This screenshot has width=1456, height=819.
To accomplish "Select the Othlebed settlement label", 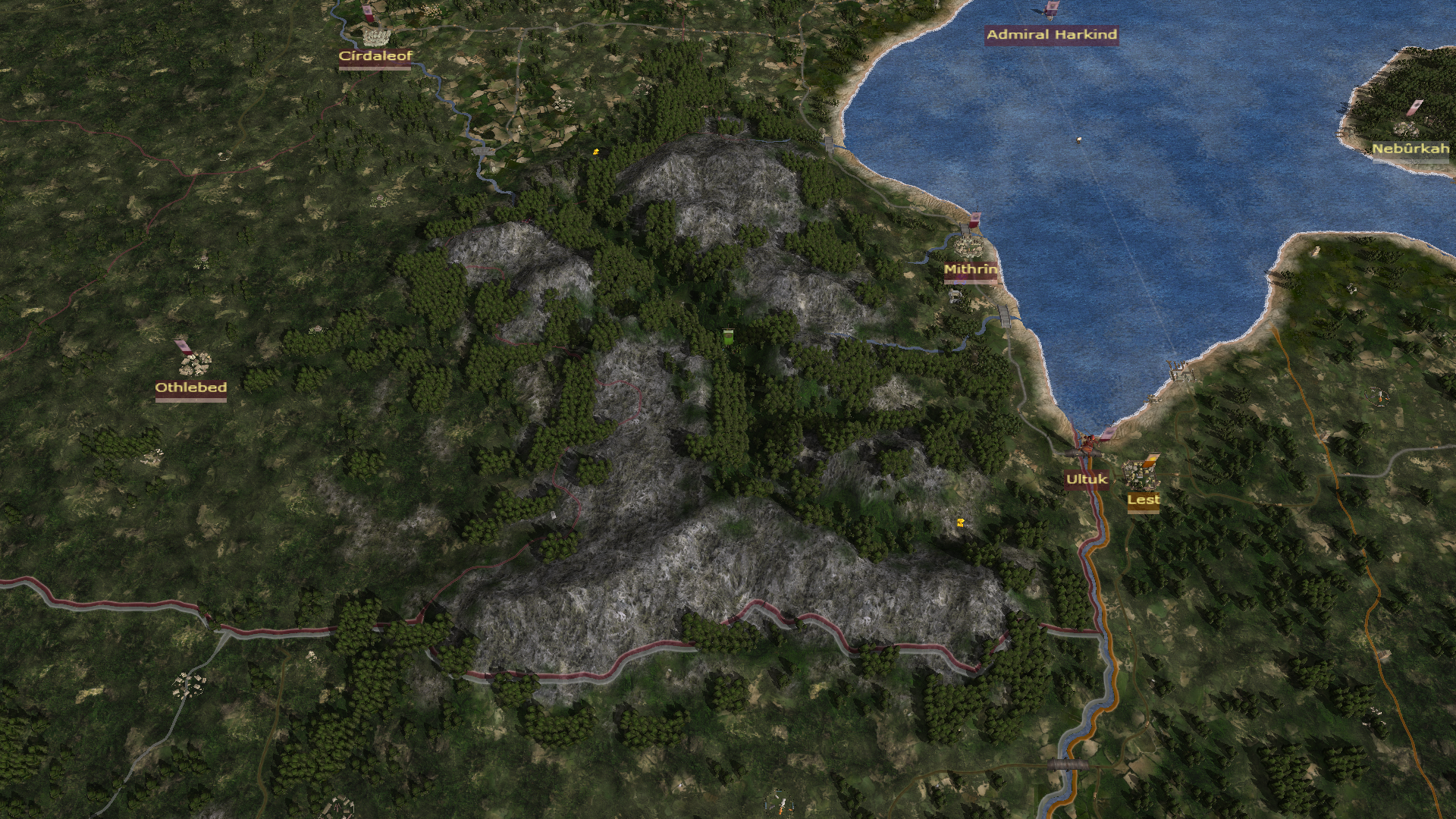I will (x=191, y=388).
